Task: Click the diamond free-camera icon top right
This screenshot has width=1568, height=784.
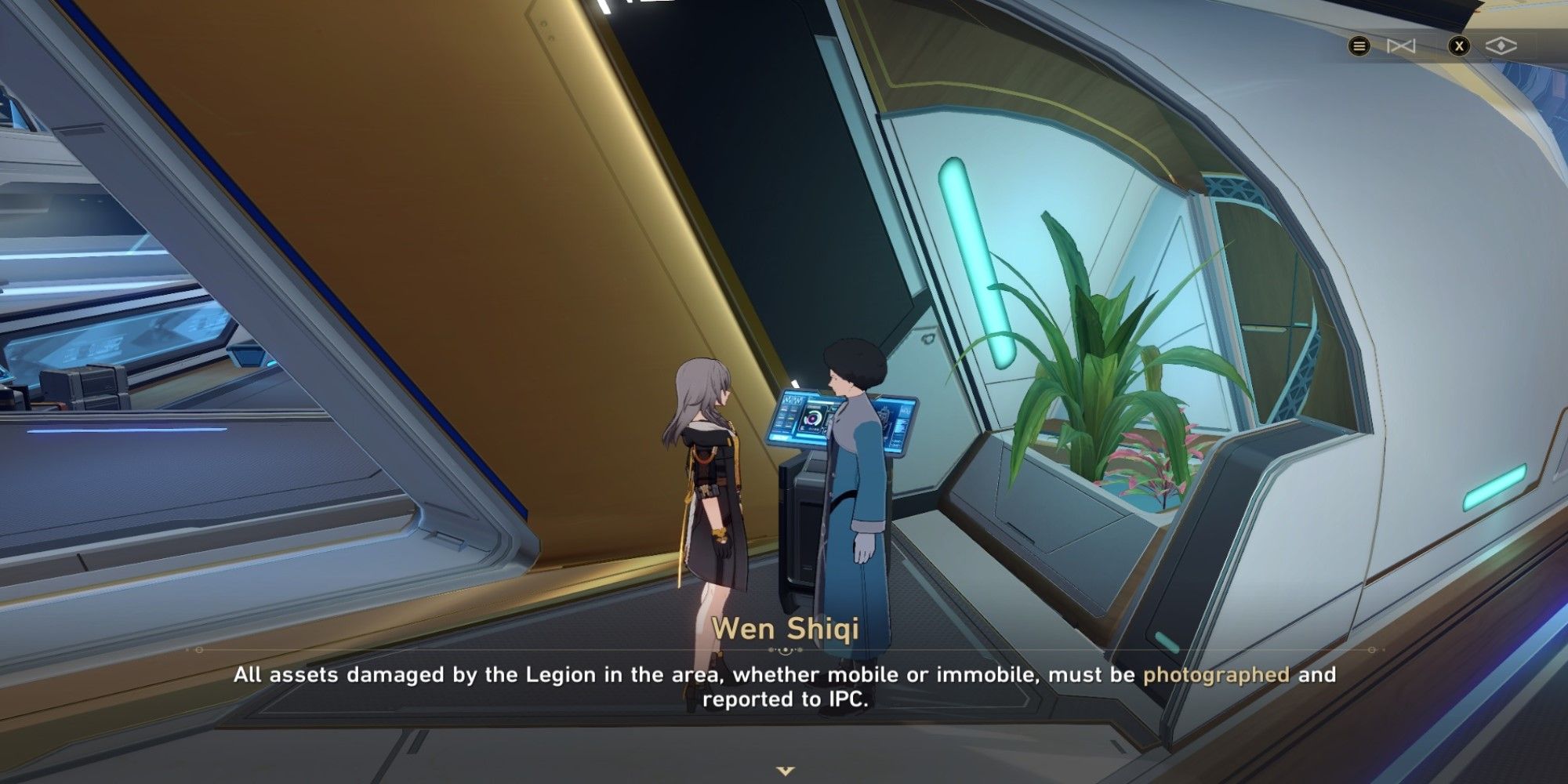Action: pyautogui.click(x=1501, y=45)
